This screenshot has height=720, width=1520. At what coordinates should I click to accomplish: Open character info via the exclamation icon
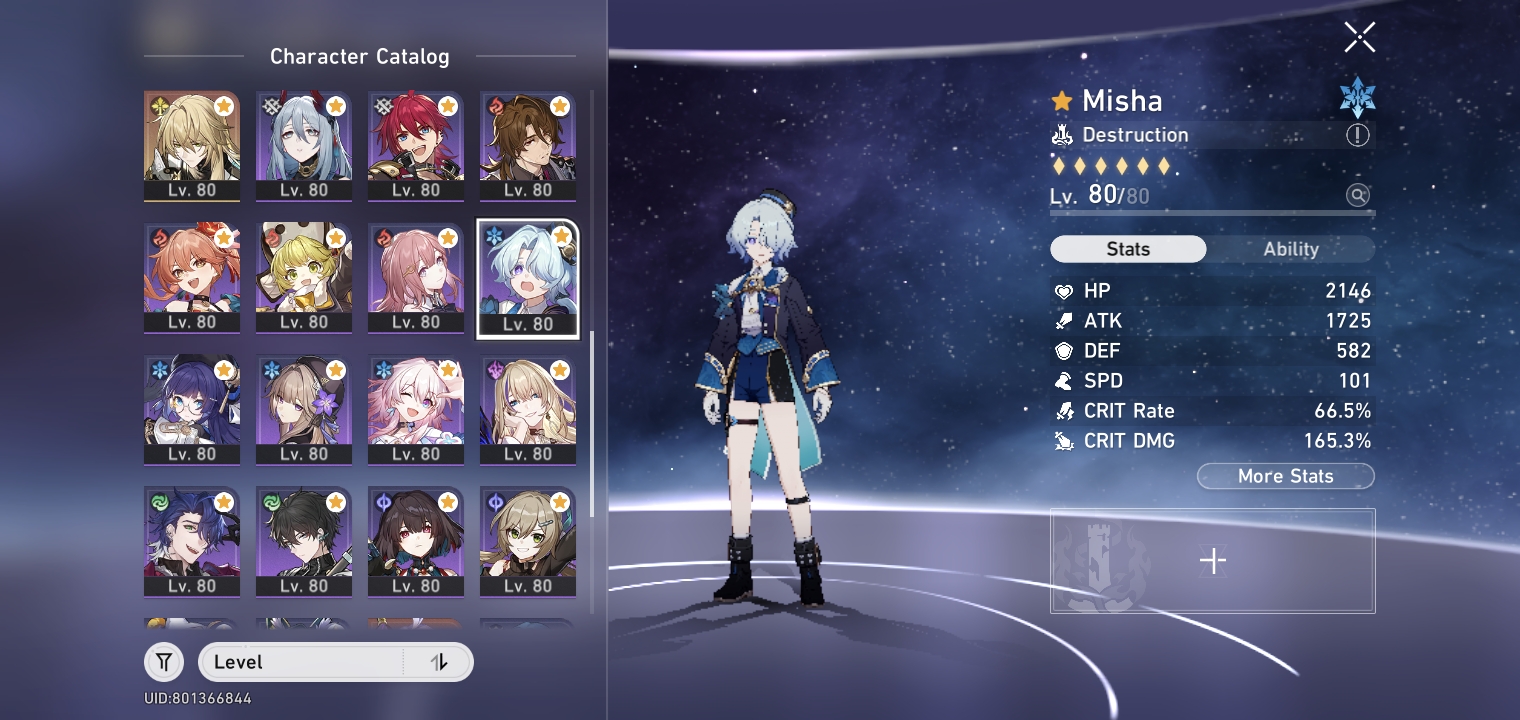pos(1357,135)
